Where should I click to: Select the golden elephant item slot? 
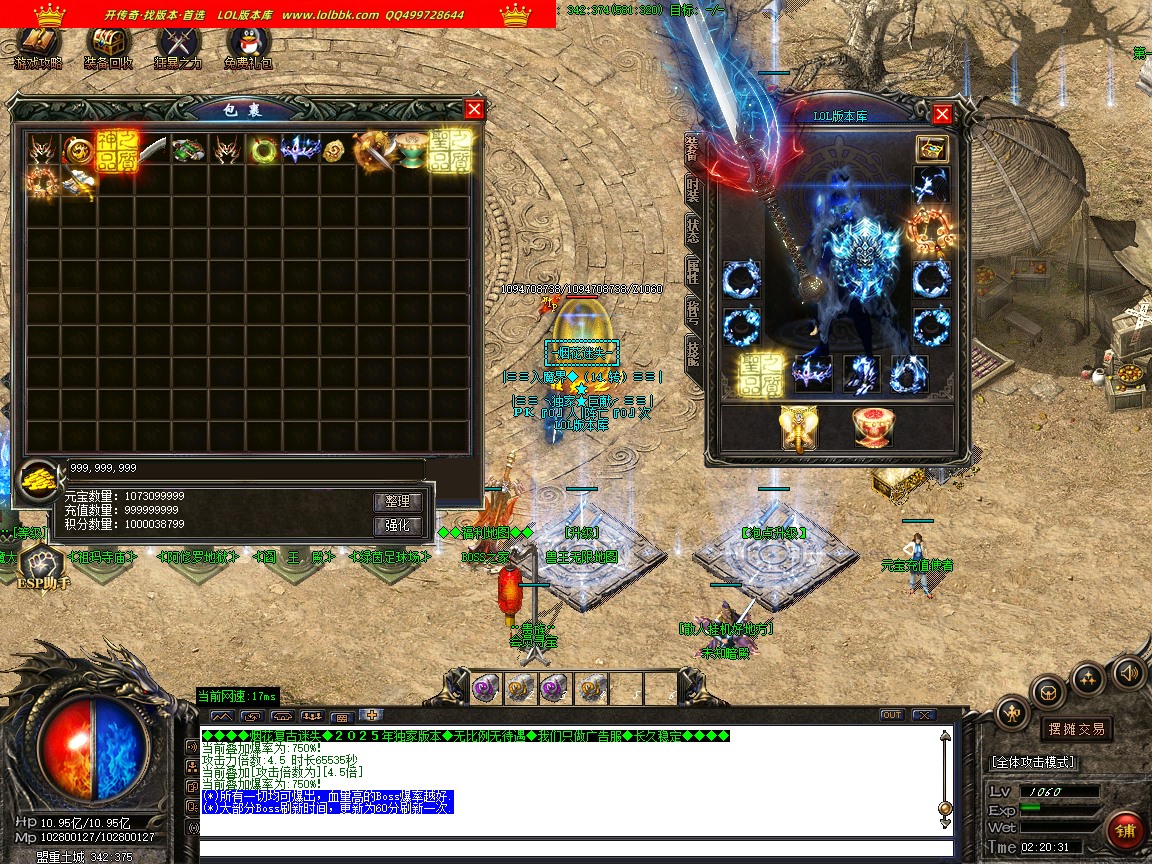click(x=798, y=428)
